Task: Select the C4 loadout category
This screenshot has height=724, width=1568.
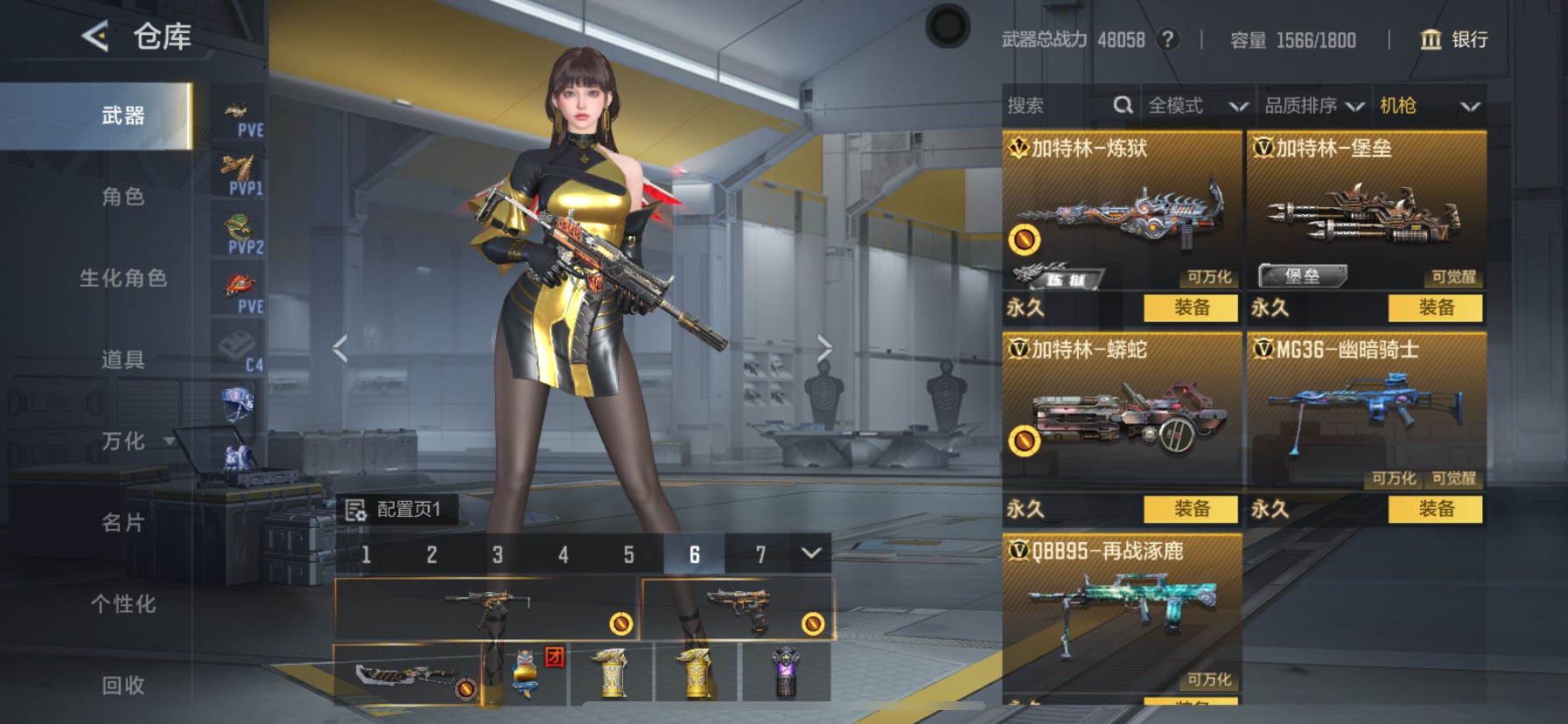Action: pos(238,350)
